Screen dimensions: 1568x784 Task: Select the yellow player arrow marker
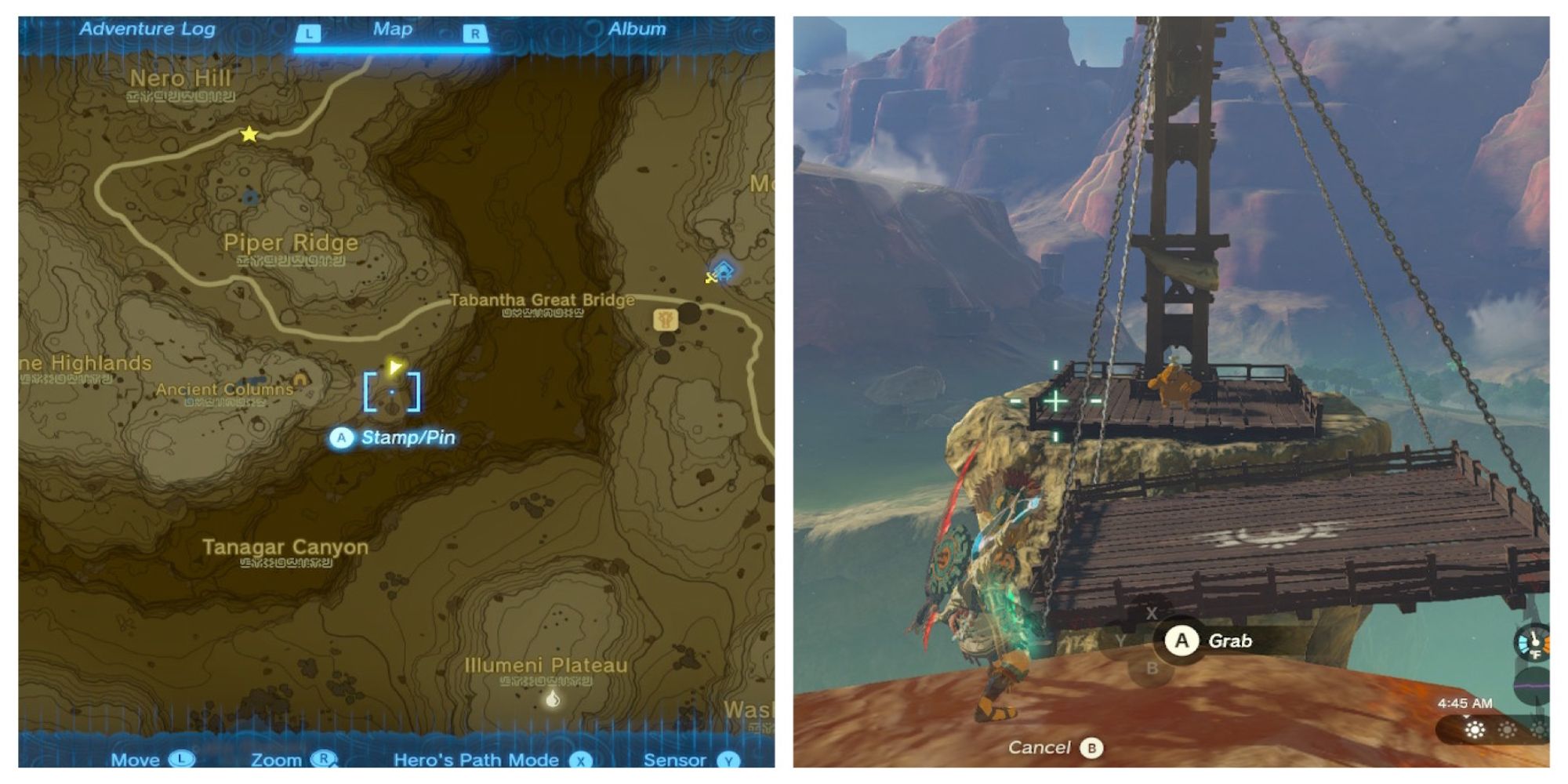[x=394, y=366]
